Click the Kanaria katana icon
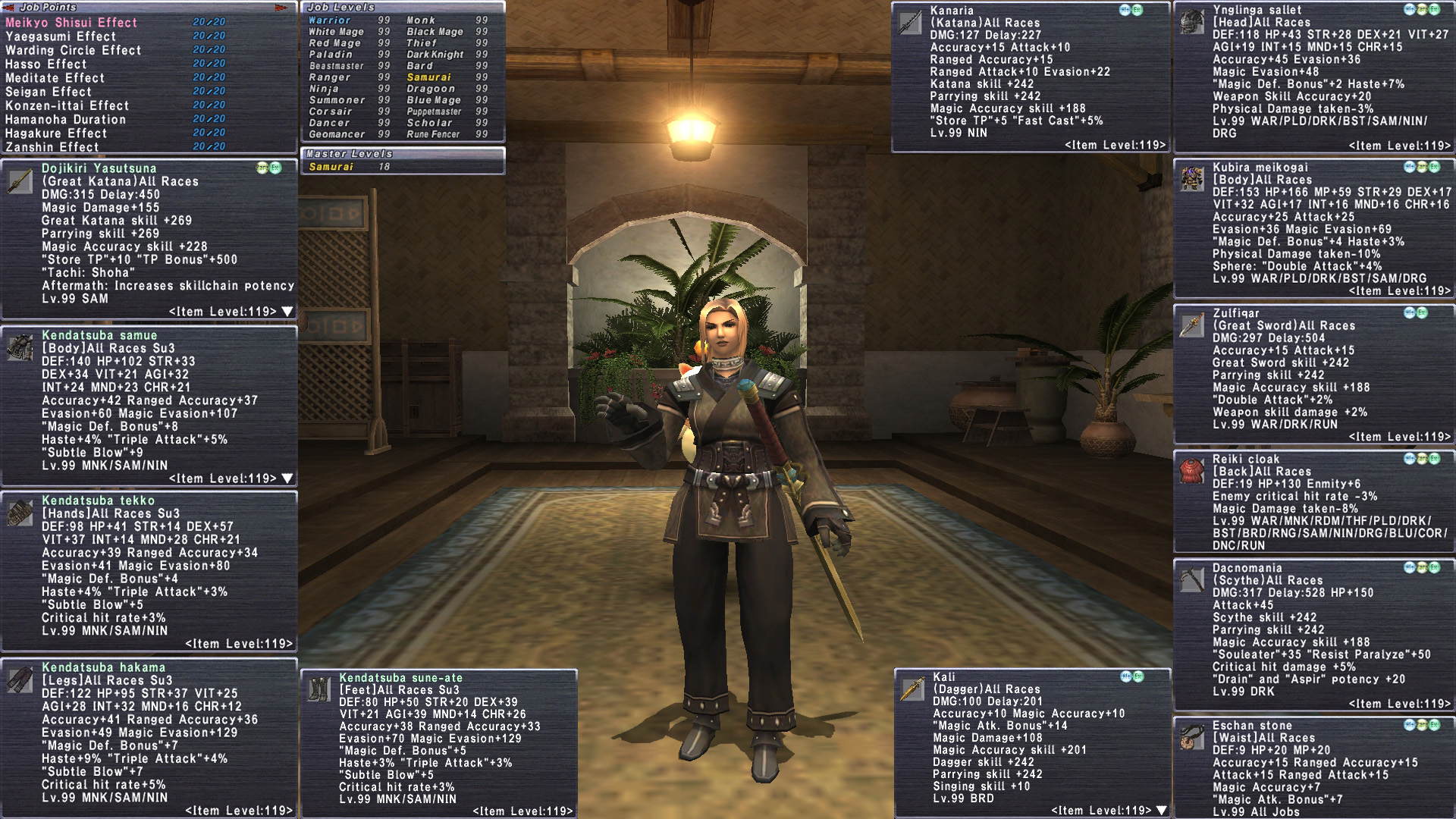1456x819 pixels. [x=910, y=23]
